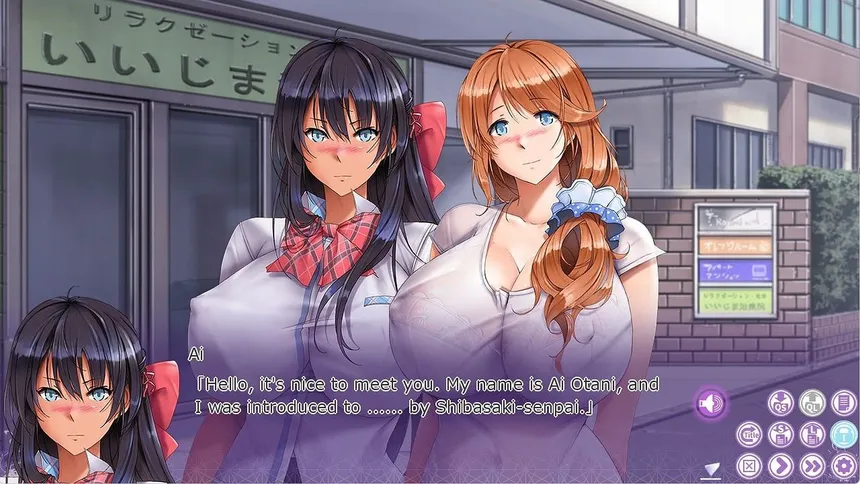Quick load with the QL button

[x=813, y=403]
